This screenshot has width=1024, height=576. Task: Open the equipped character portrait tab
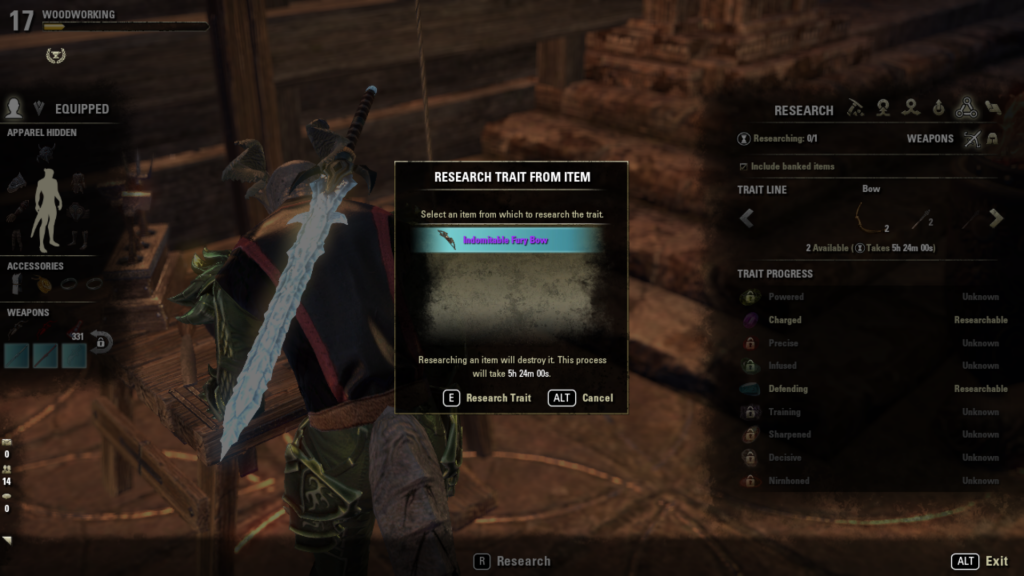pyautogui.click(x=14, y=108)
